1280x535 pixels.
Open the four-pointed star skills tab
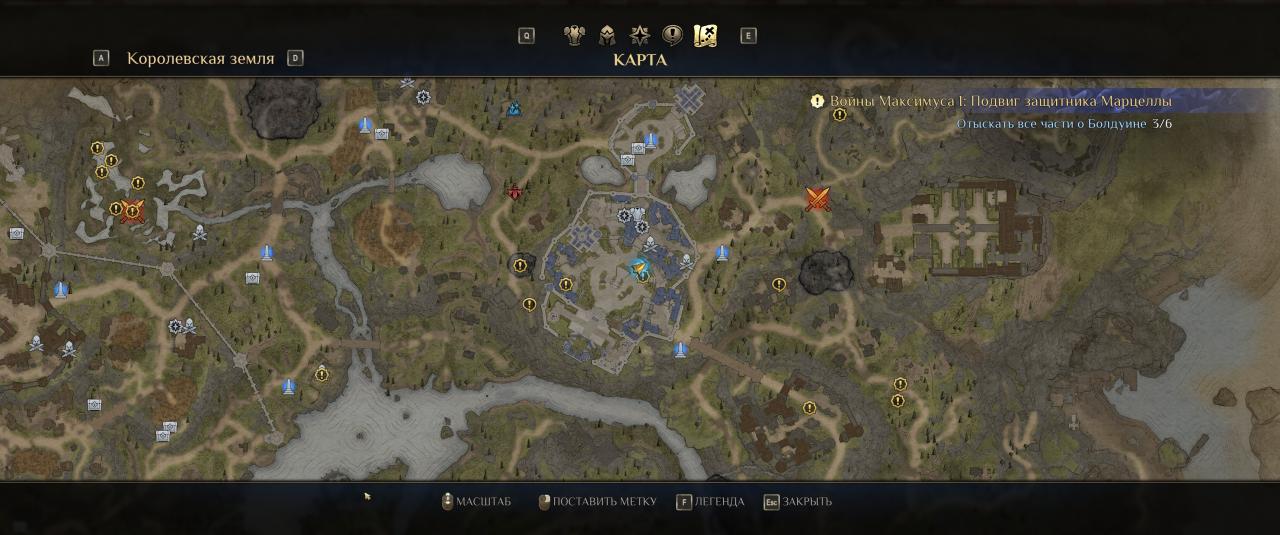coord(640,36)
